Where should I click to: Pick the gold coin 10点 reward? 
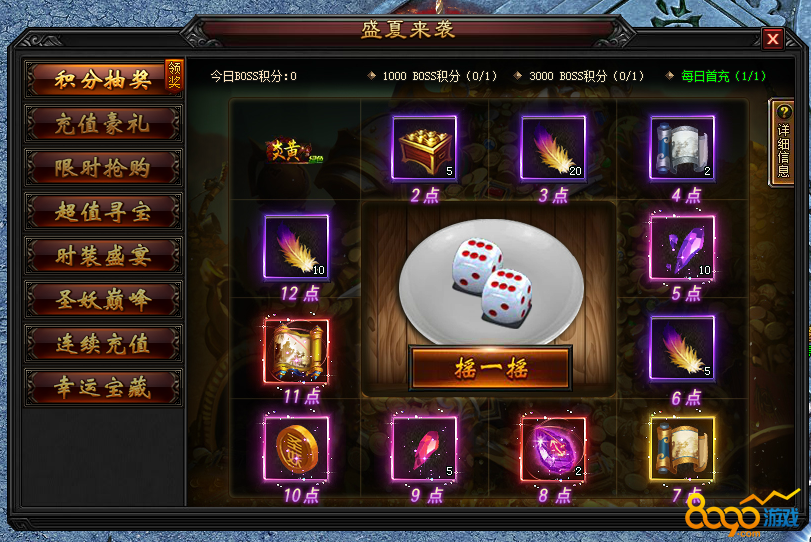[295, 447]
